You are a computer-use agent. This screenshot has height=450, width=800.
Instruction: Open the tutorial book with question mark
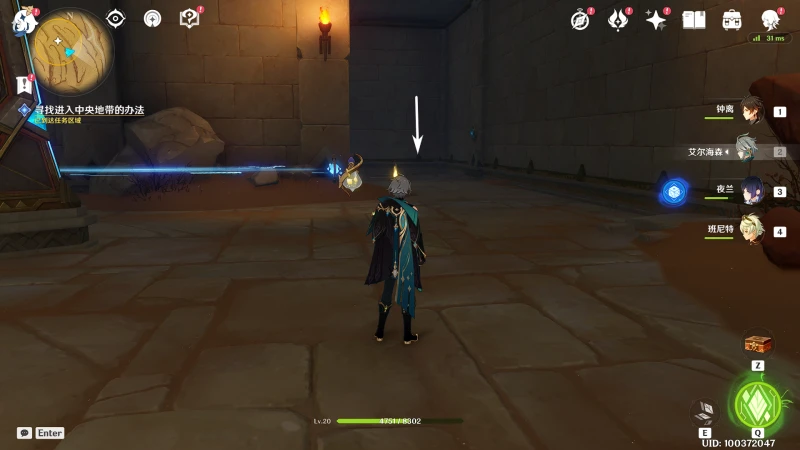coord(189,18)
